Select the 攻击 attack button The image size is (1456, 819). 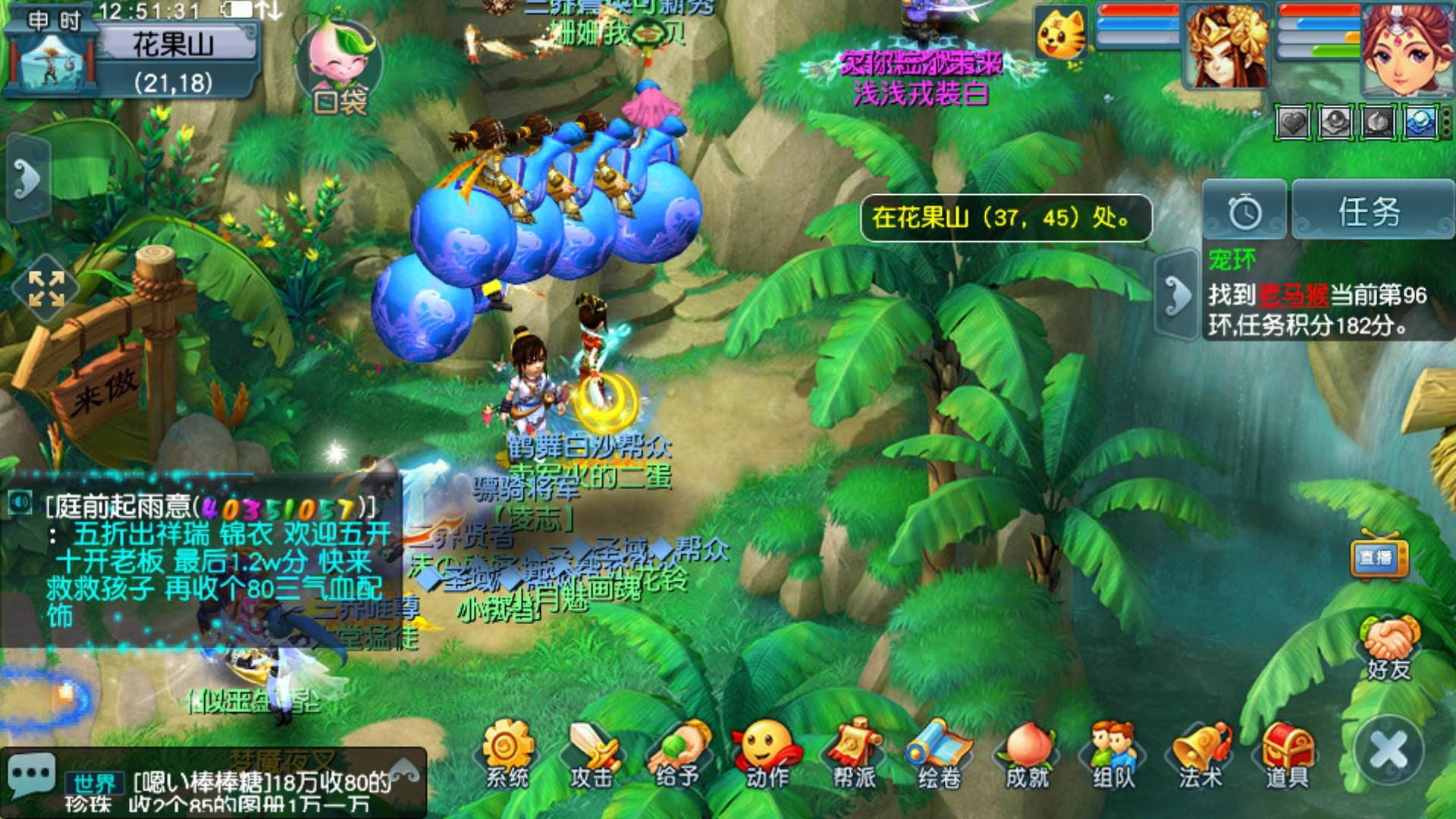(593, 755)
